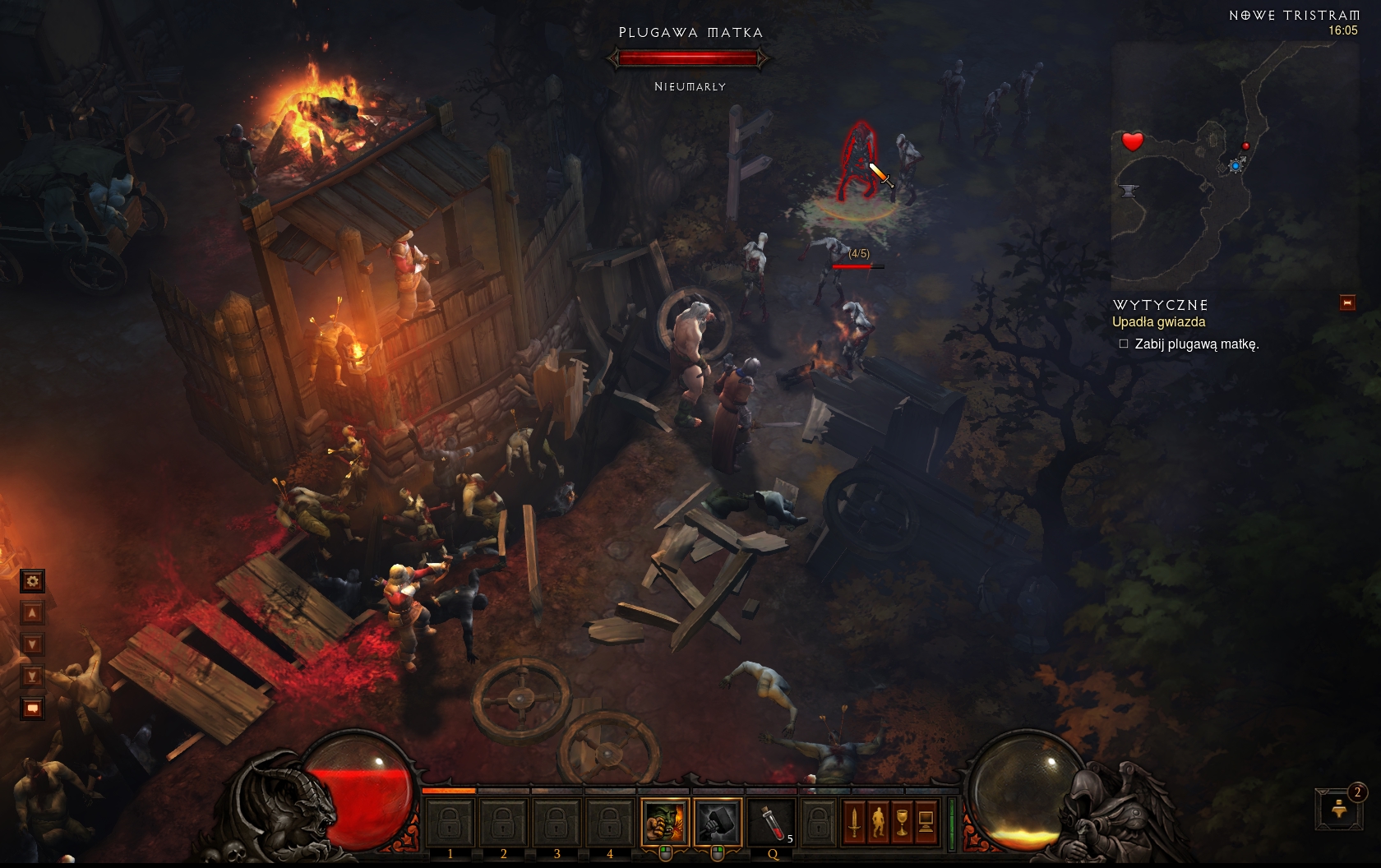This screenshot has width=1381, height=868.
Task: Activate the Bash fist skill
Action: click(x=665, y=820)
